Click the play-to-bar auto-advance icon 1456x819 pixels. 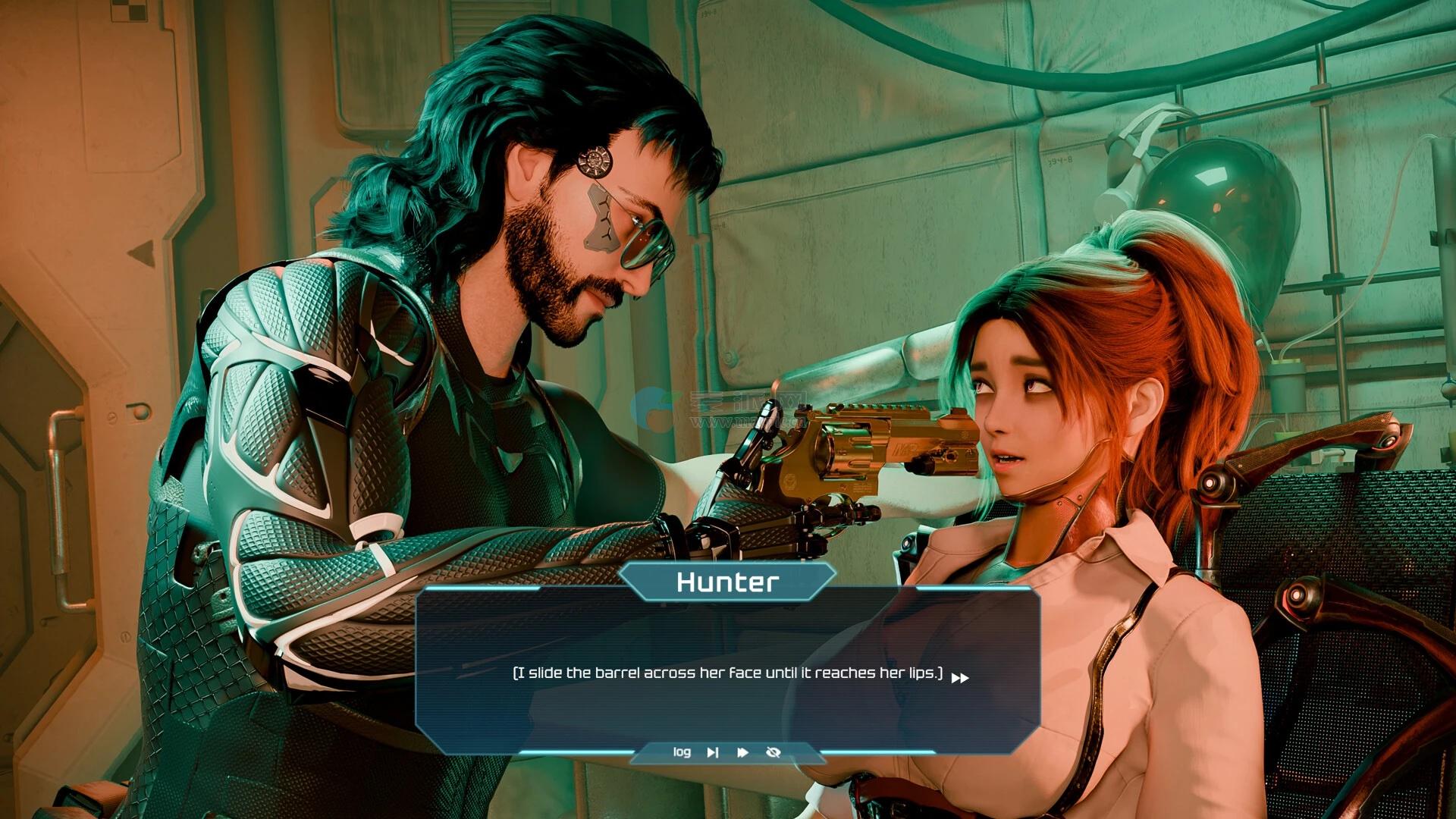pyautogui.click(x=713, y=752)
